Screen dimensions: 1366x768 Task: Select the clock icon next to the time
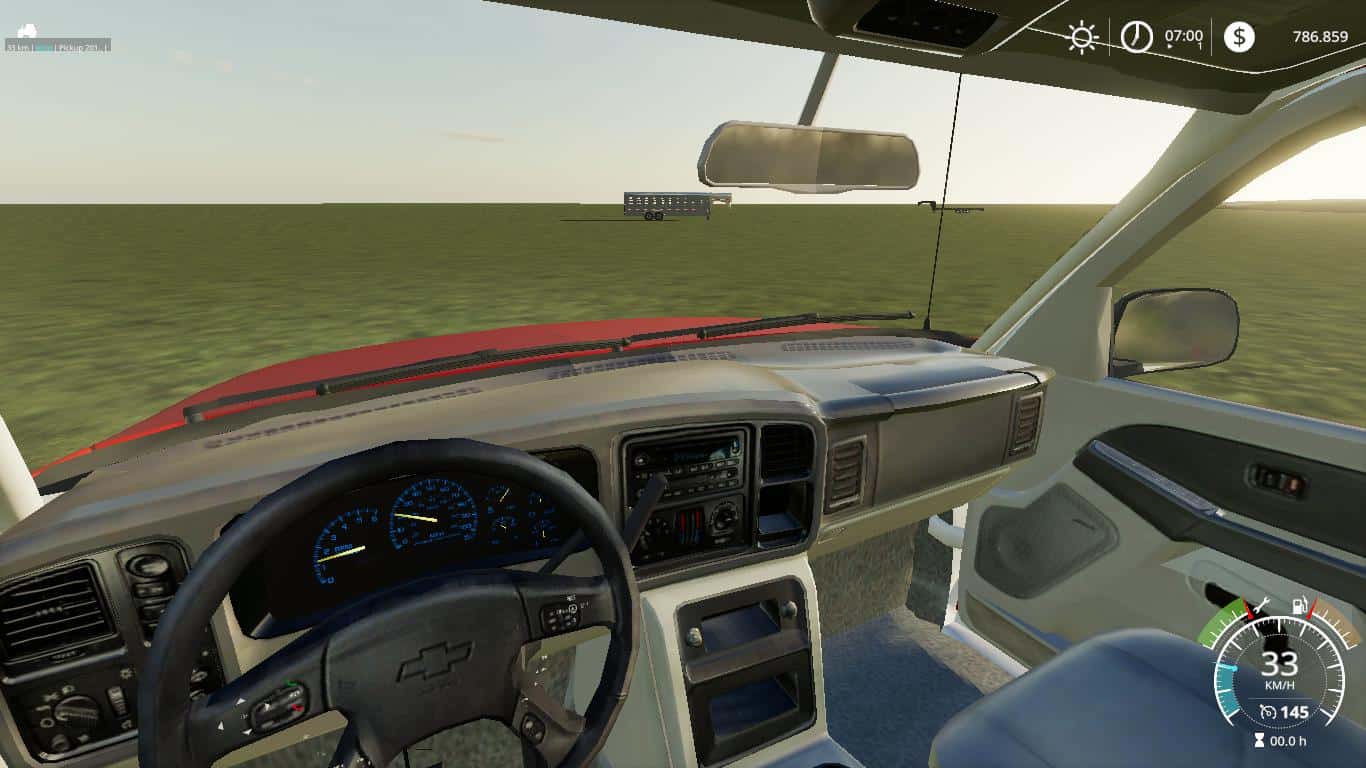tap(1136, 37)
